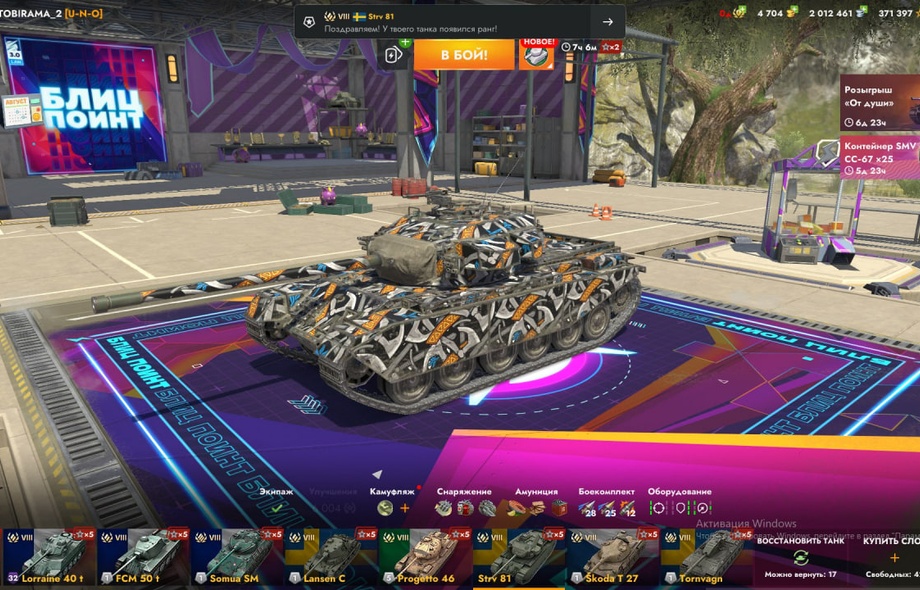Open the Розыгрыш «От души» offer
The height and width of the screenshot is (590, 920).
click(879, 102)
